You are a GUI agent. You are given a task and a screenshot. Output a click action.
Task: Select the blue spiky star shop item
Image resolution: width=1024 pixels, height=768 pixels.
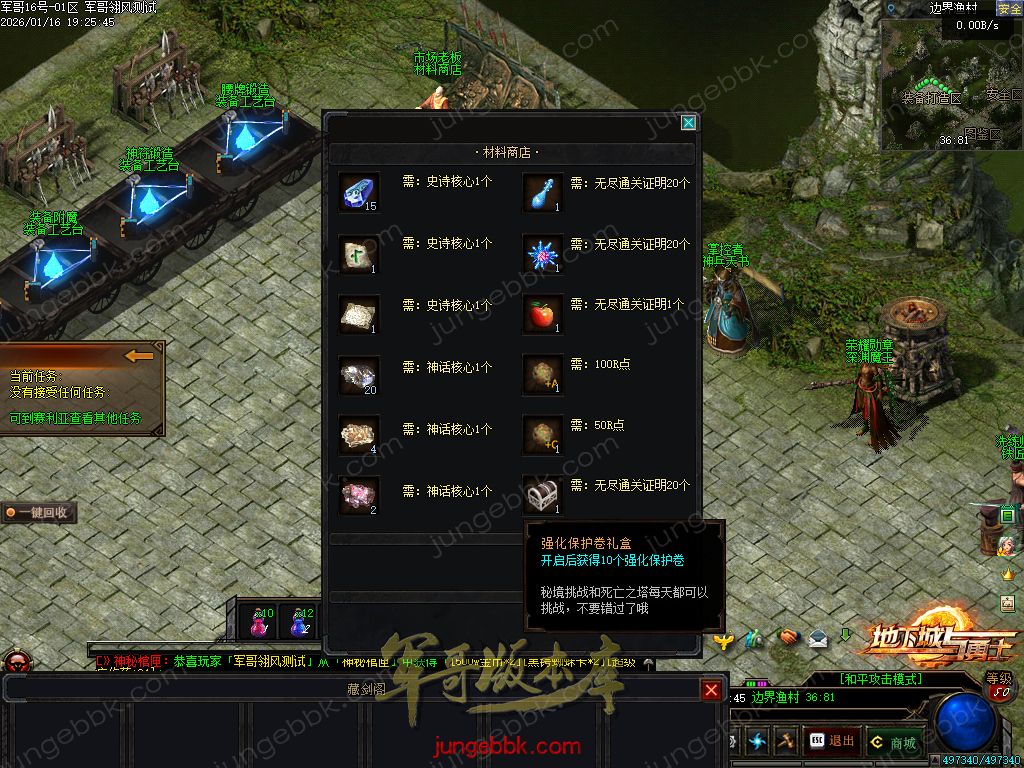(x=543, y=254)
